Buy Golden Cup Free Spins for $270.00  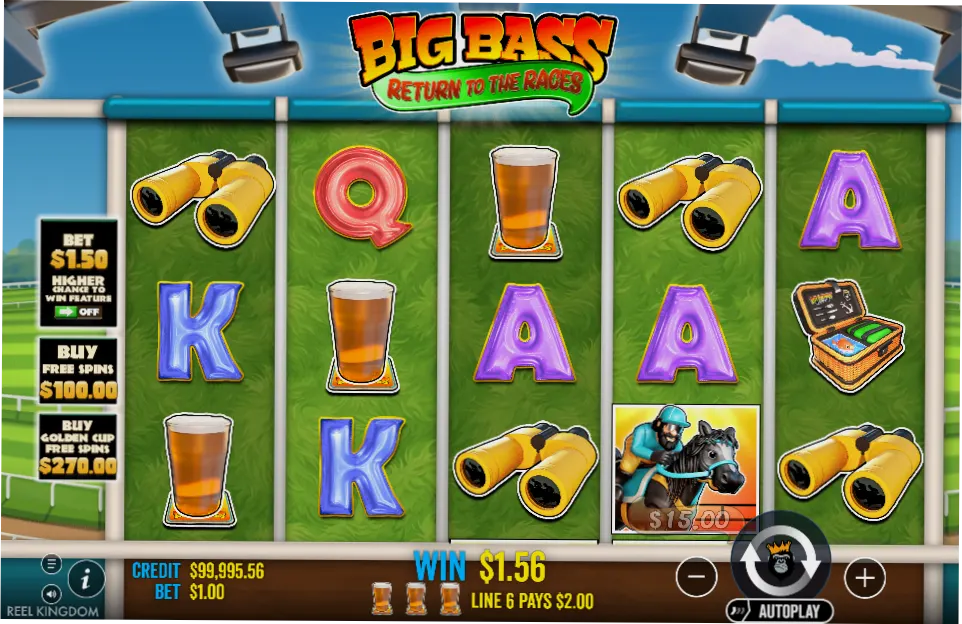[78, 446]
